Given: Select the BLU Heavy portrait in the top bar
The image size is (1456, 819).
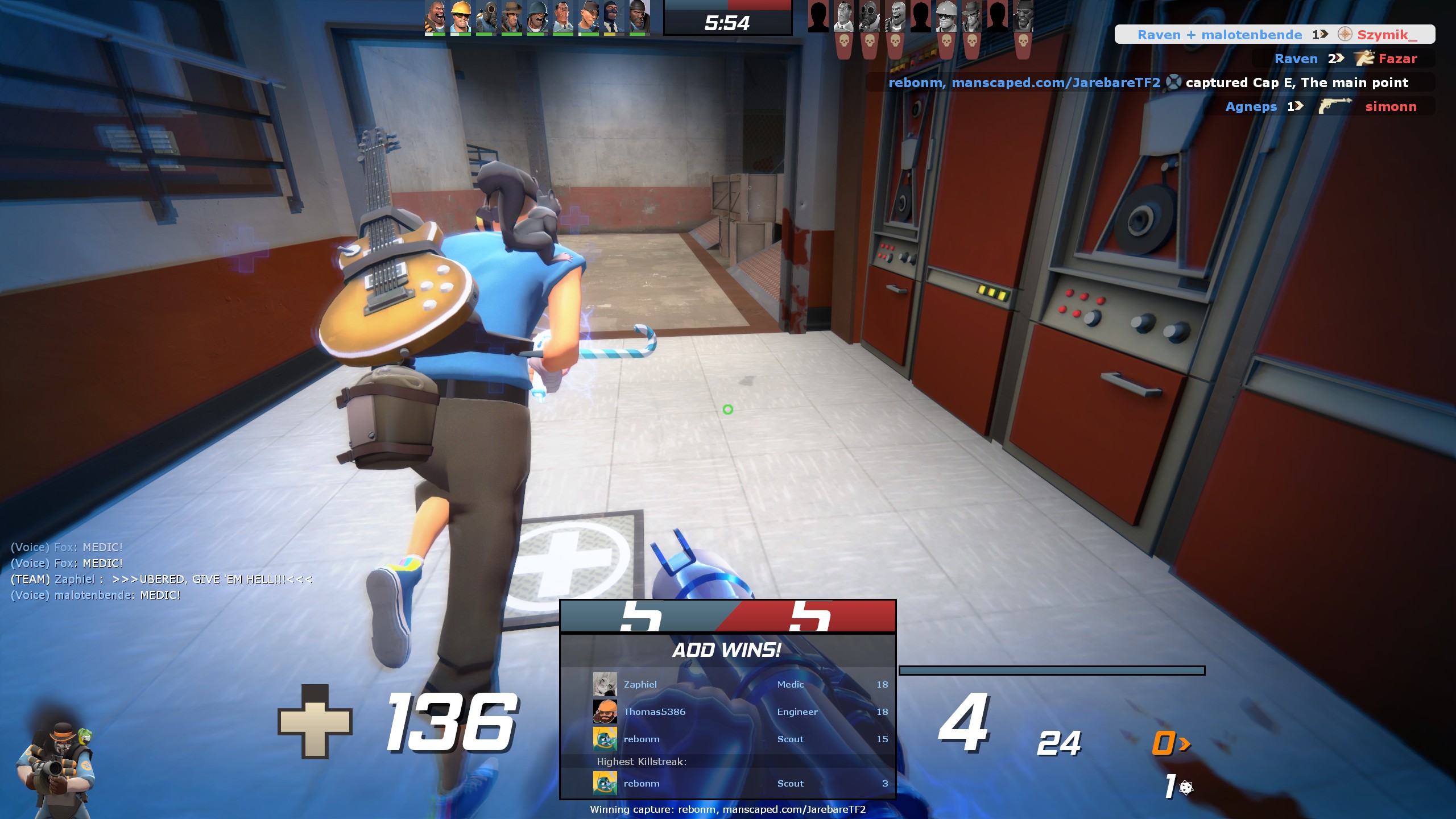Looking at the screenshot, I should coord(435,16).
